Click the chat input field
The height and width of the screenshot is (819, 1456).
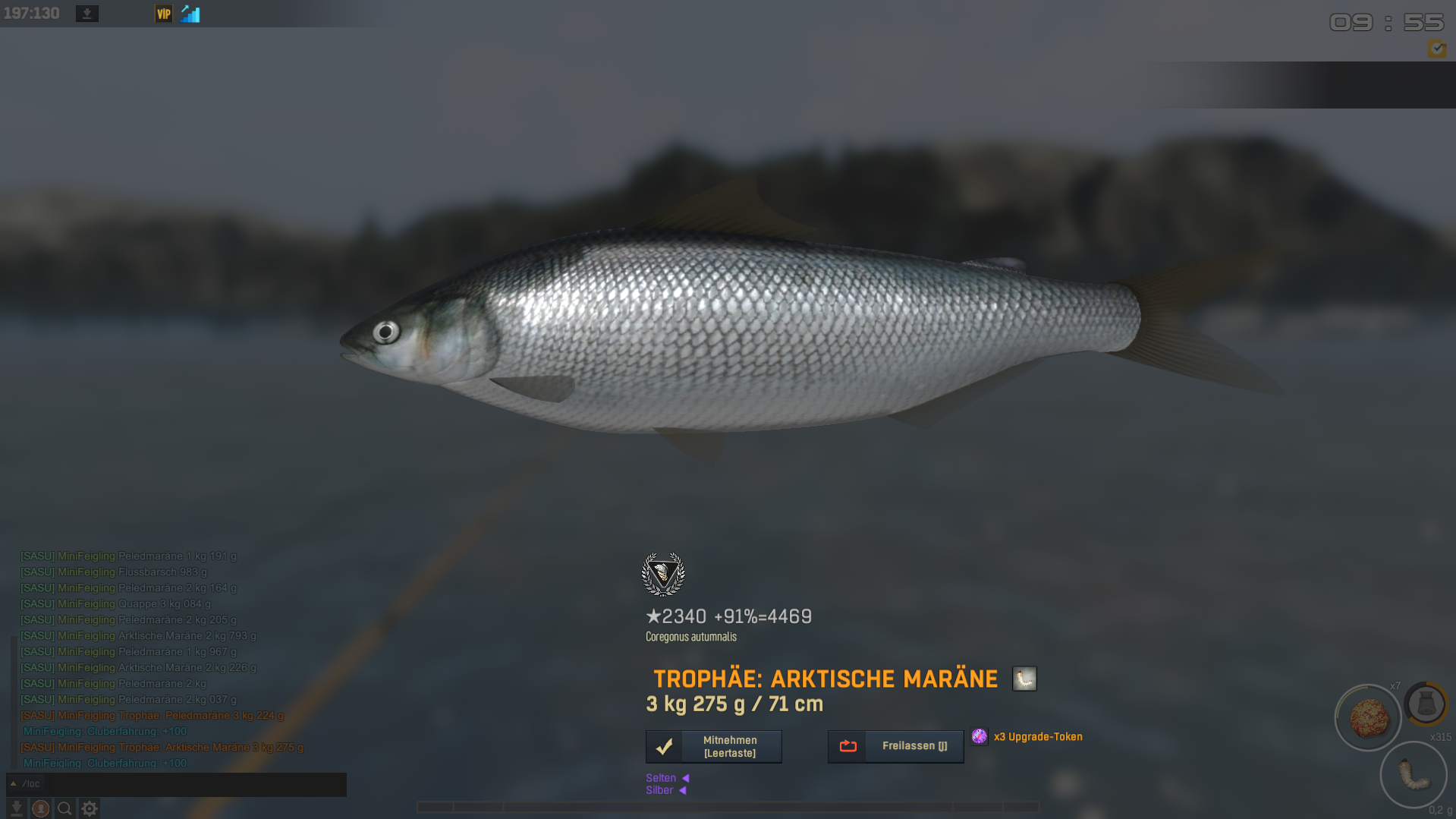pos(190,784)
